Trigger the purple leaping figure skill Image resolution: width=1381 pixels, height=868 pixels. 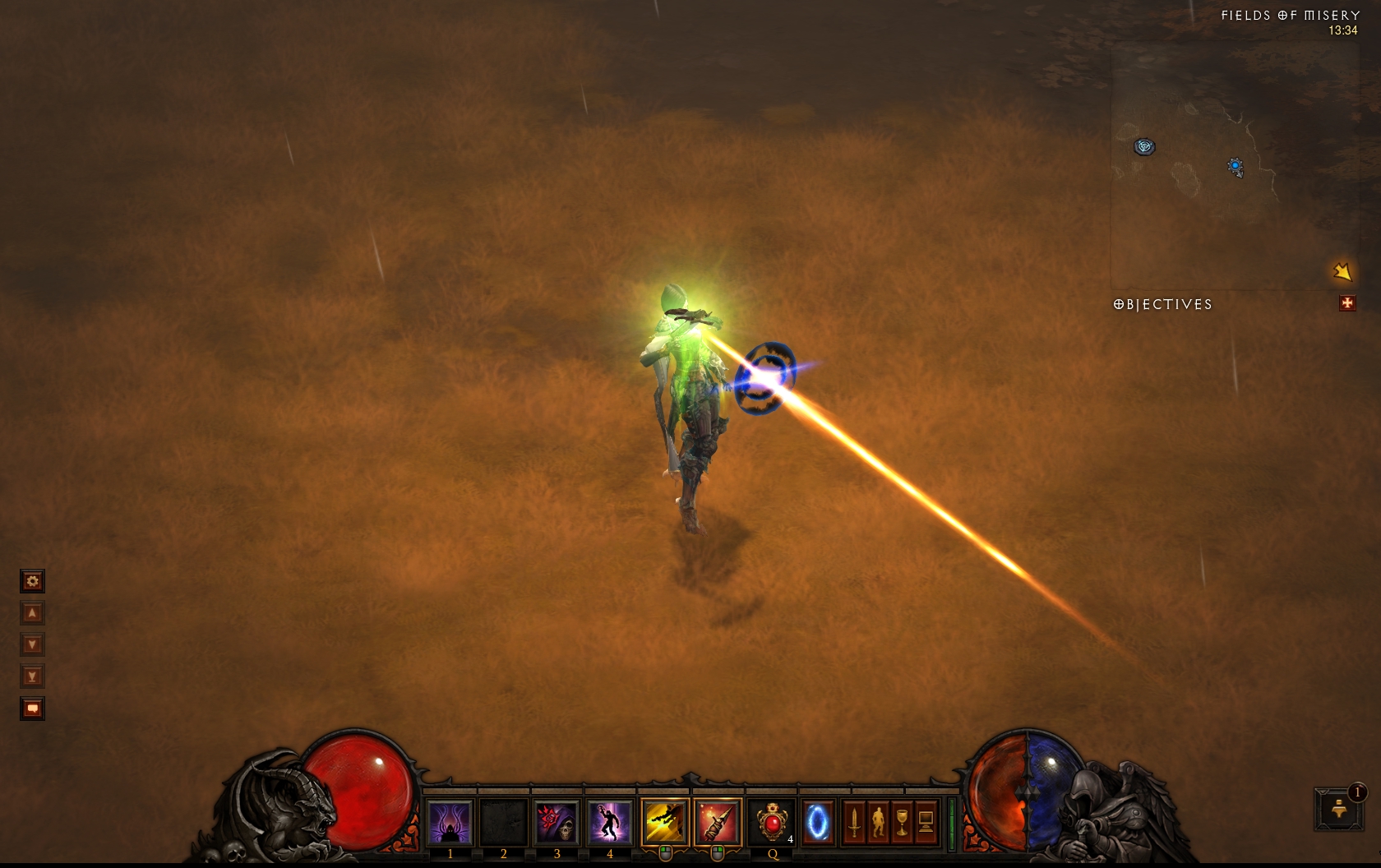(x=609, y=822)
